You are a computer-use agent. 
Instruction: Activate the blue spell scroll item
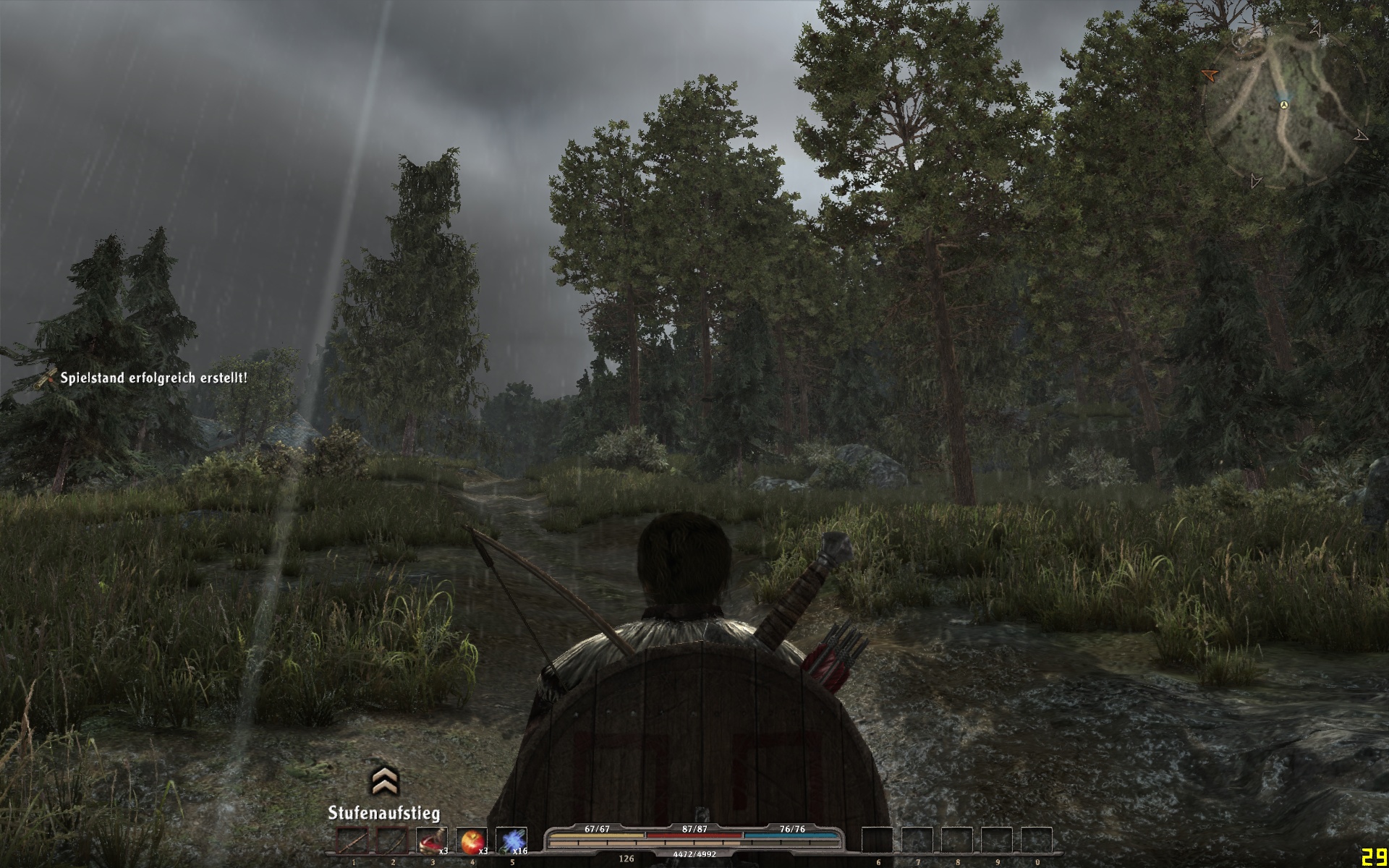511,842
